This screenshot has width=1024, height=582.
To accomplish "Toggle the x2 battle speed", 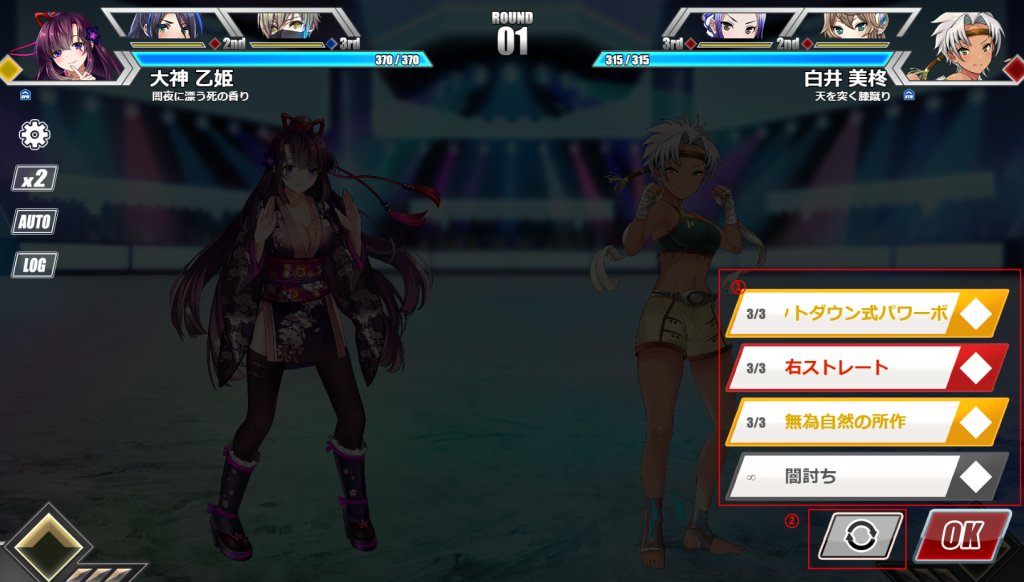I will point(35,179).
